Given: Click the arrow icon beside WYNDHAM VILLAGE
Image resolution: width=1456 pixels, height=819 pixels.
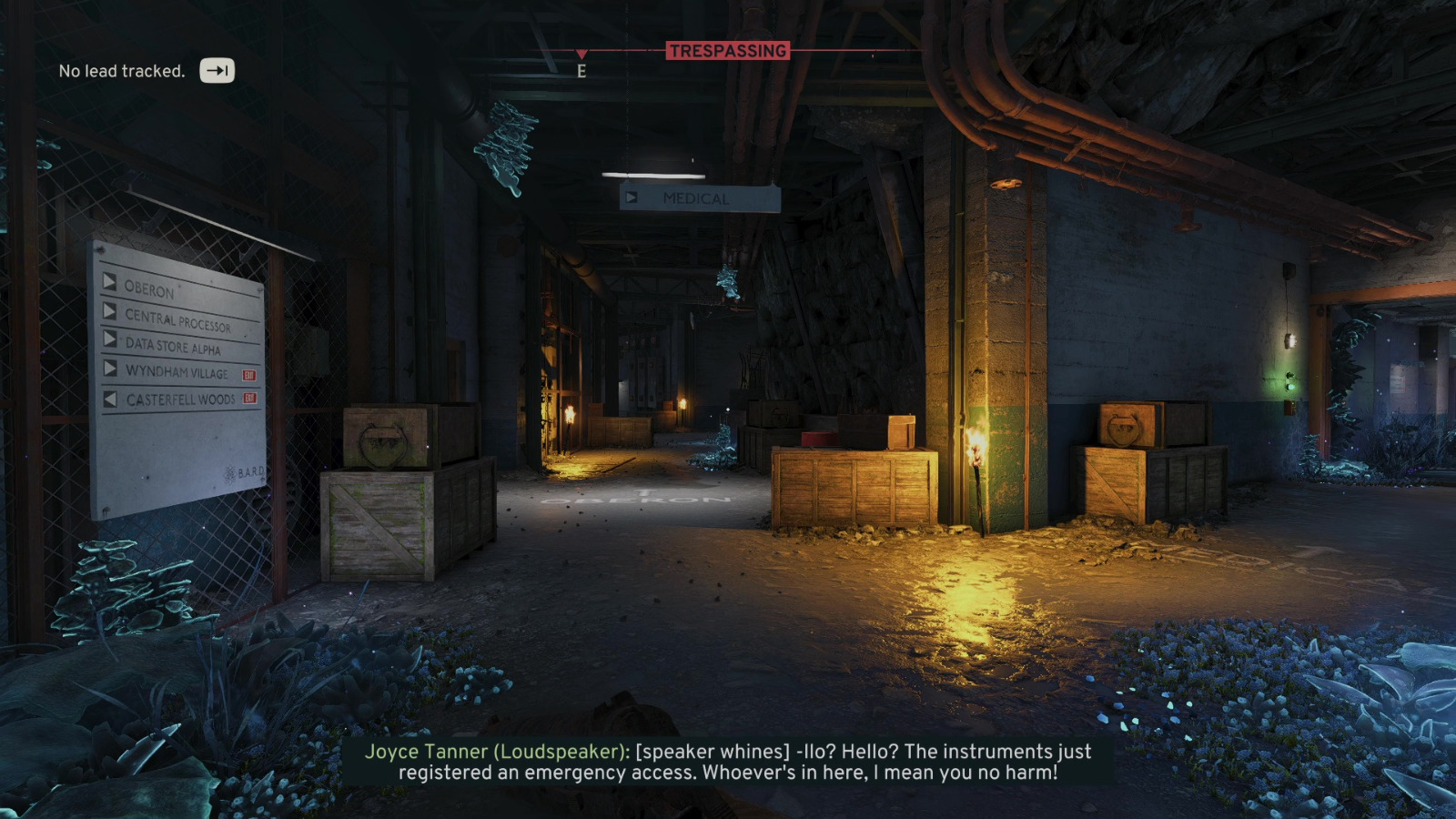Looking at the screenshot, I should (x=110, y=370).
